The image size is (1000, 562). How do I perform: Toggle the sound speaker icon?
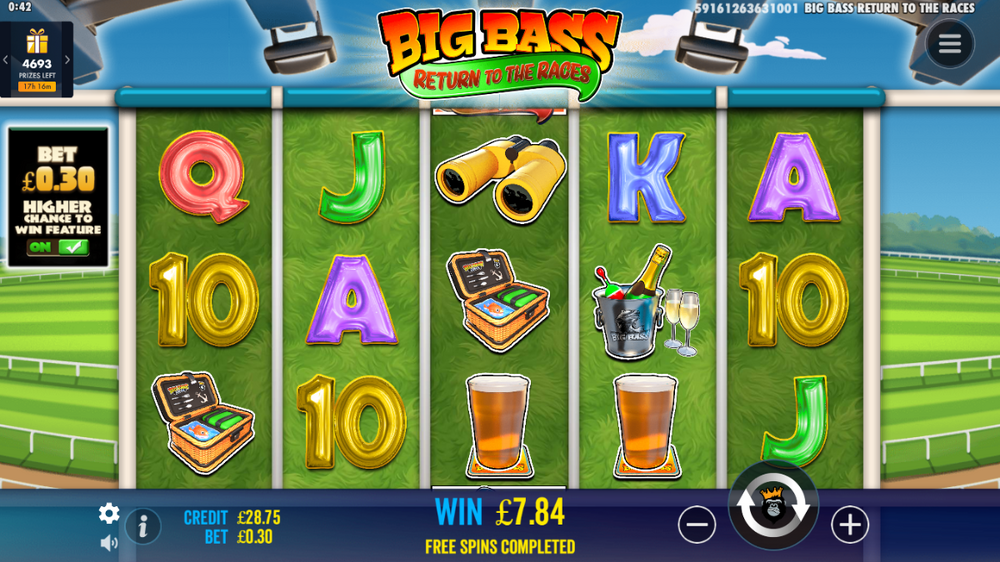[109, 543]
